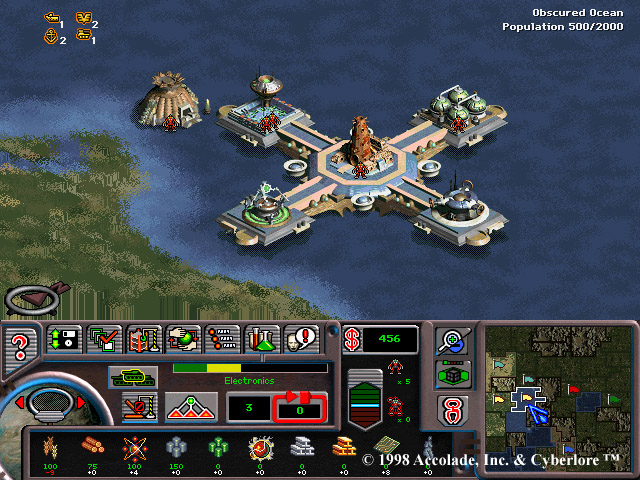The height and width of the screenshot is (480, 640).
Task: Open the green checkmark objectives panel
Action: coord(104,340)
